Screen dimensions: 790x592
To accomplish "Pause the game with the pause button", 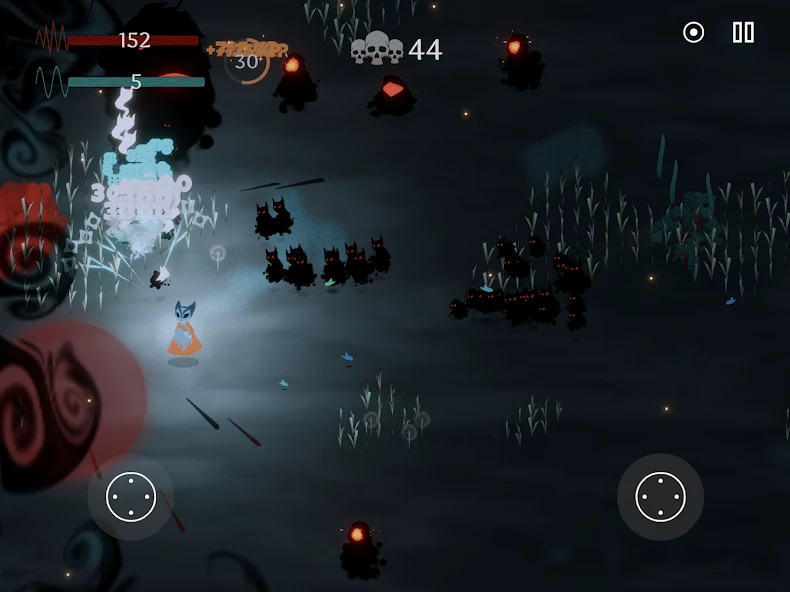I will (x=743, y=32).
